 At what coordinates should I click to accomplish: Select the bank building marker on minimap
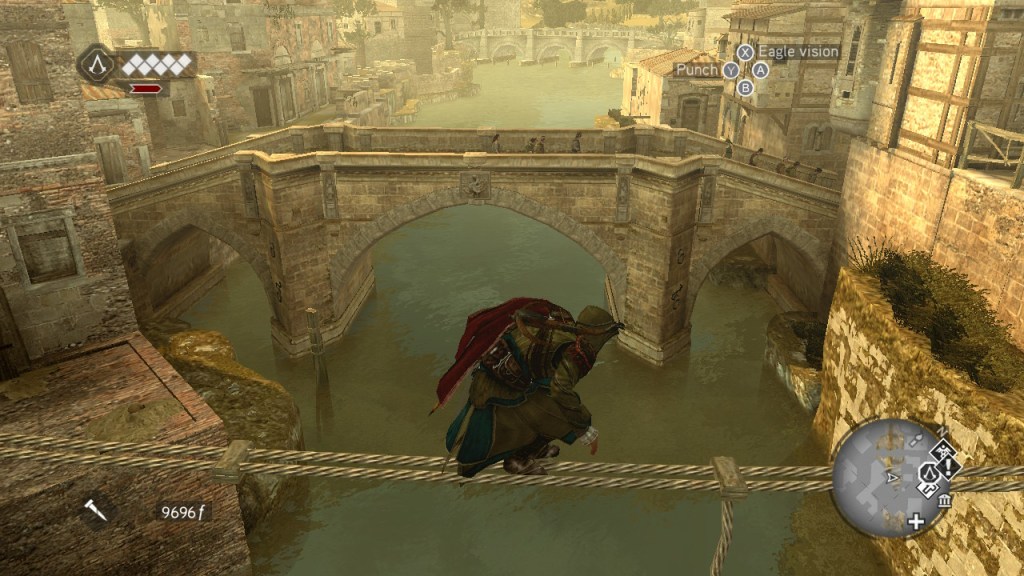click(x=945, y=500)
